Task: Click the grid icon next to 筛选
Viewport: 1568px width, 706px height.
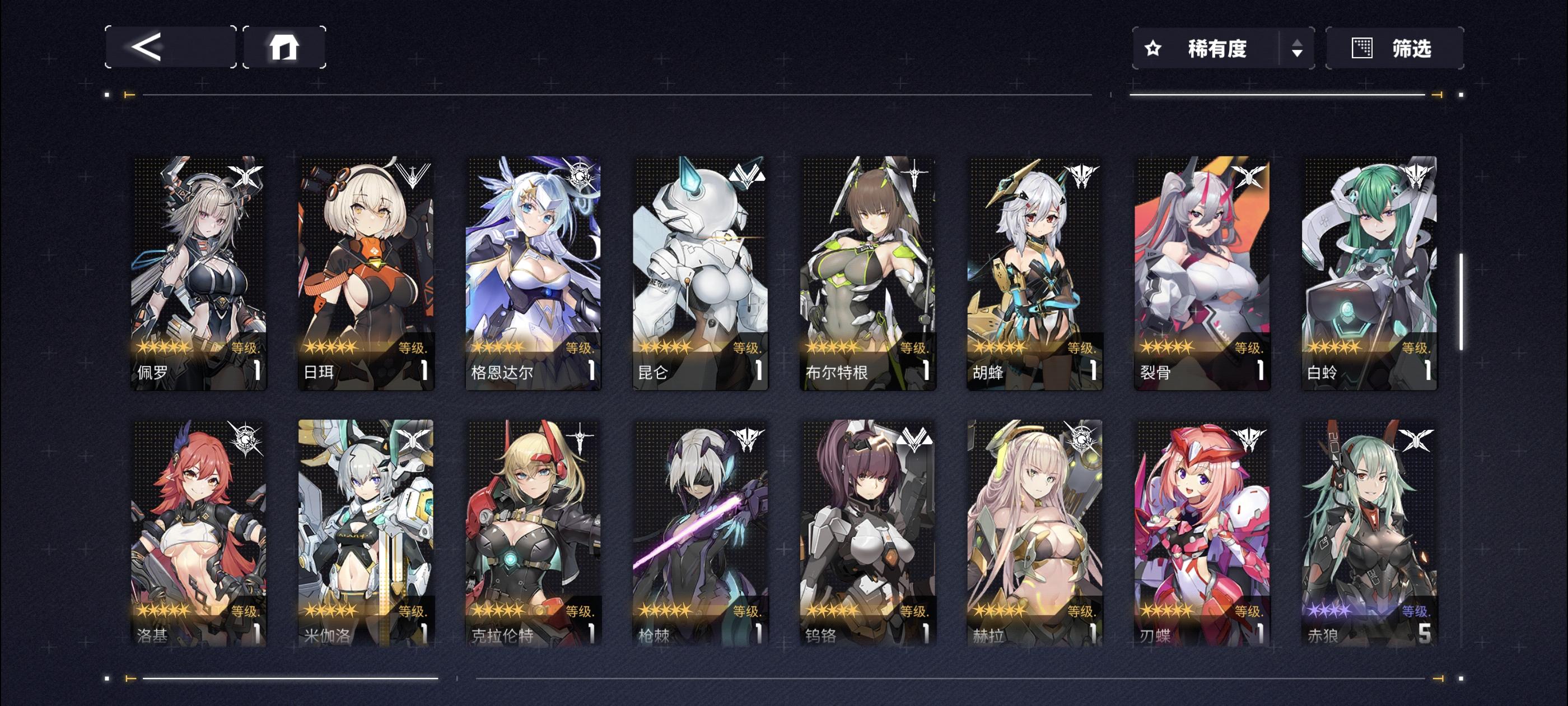Action: [1364, 48]
